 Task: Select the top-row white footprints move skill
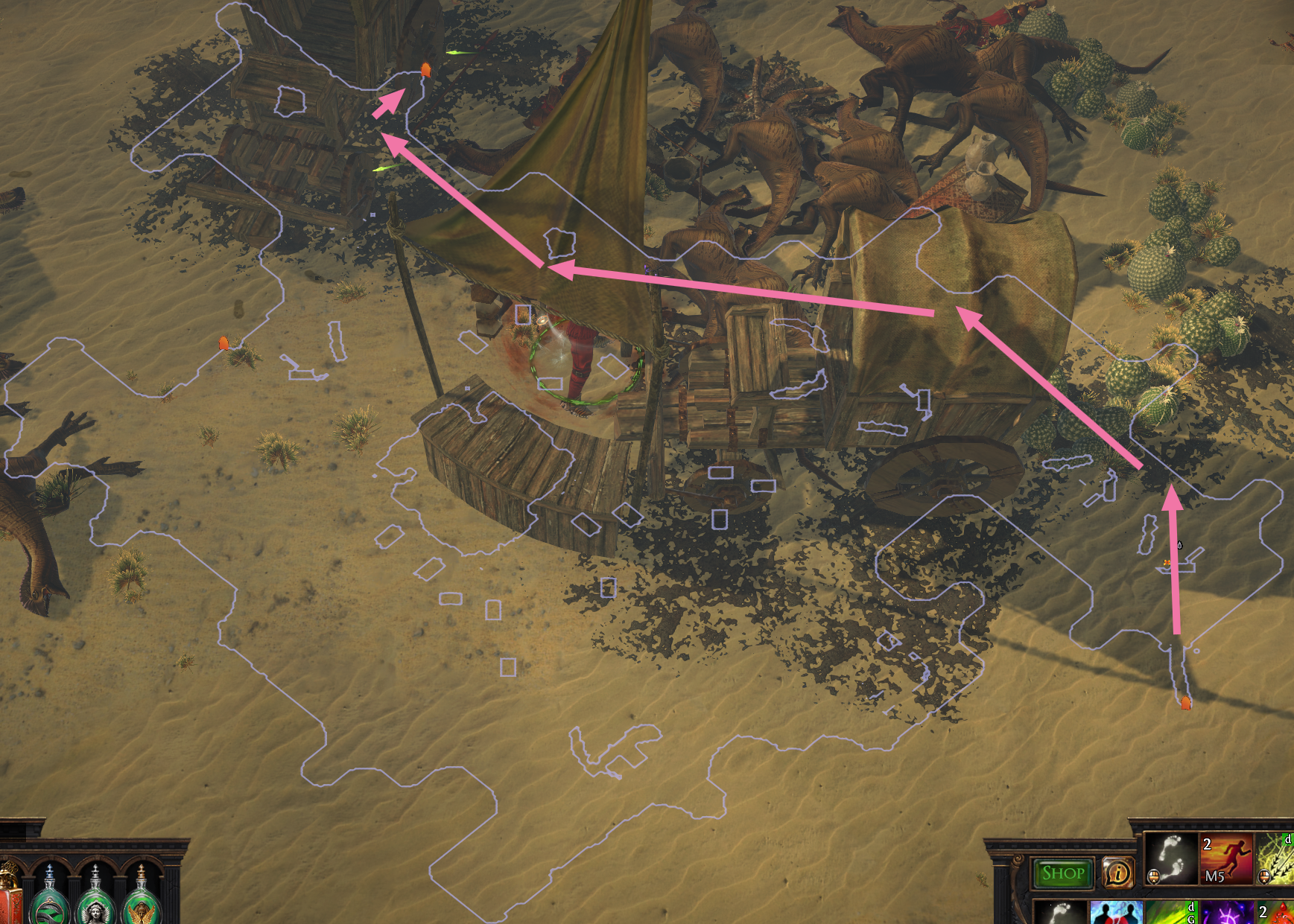click(1170, 859)
